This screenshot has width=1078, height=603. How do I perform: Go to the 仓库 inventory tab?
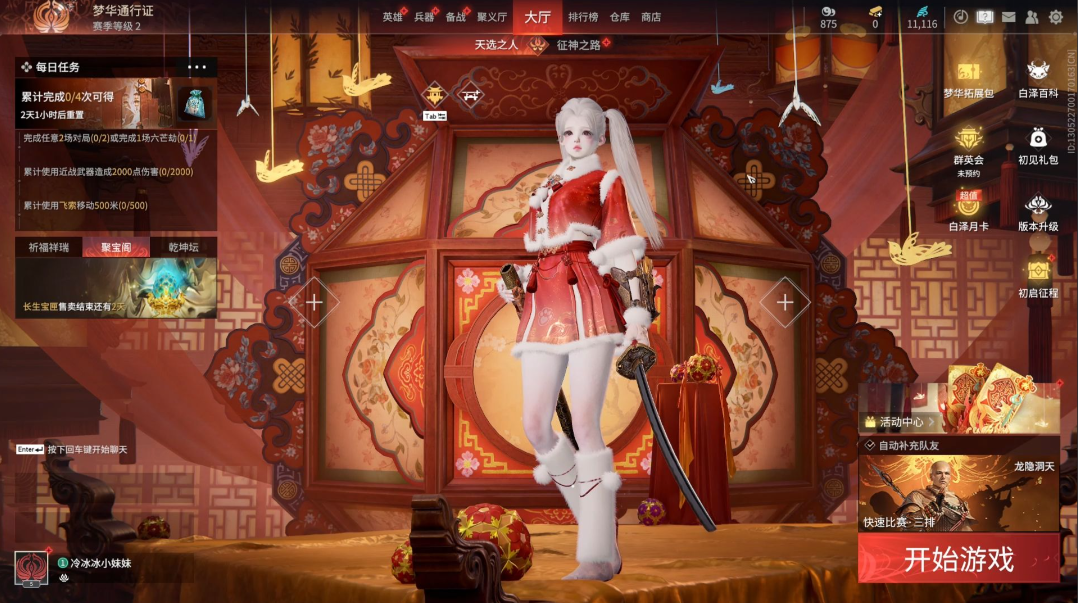tap(620, 17)
